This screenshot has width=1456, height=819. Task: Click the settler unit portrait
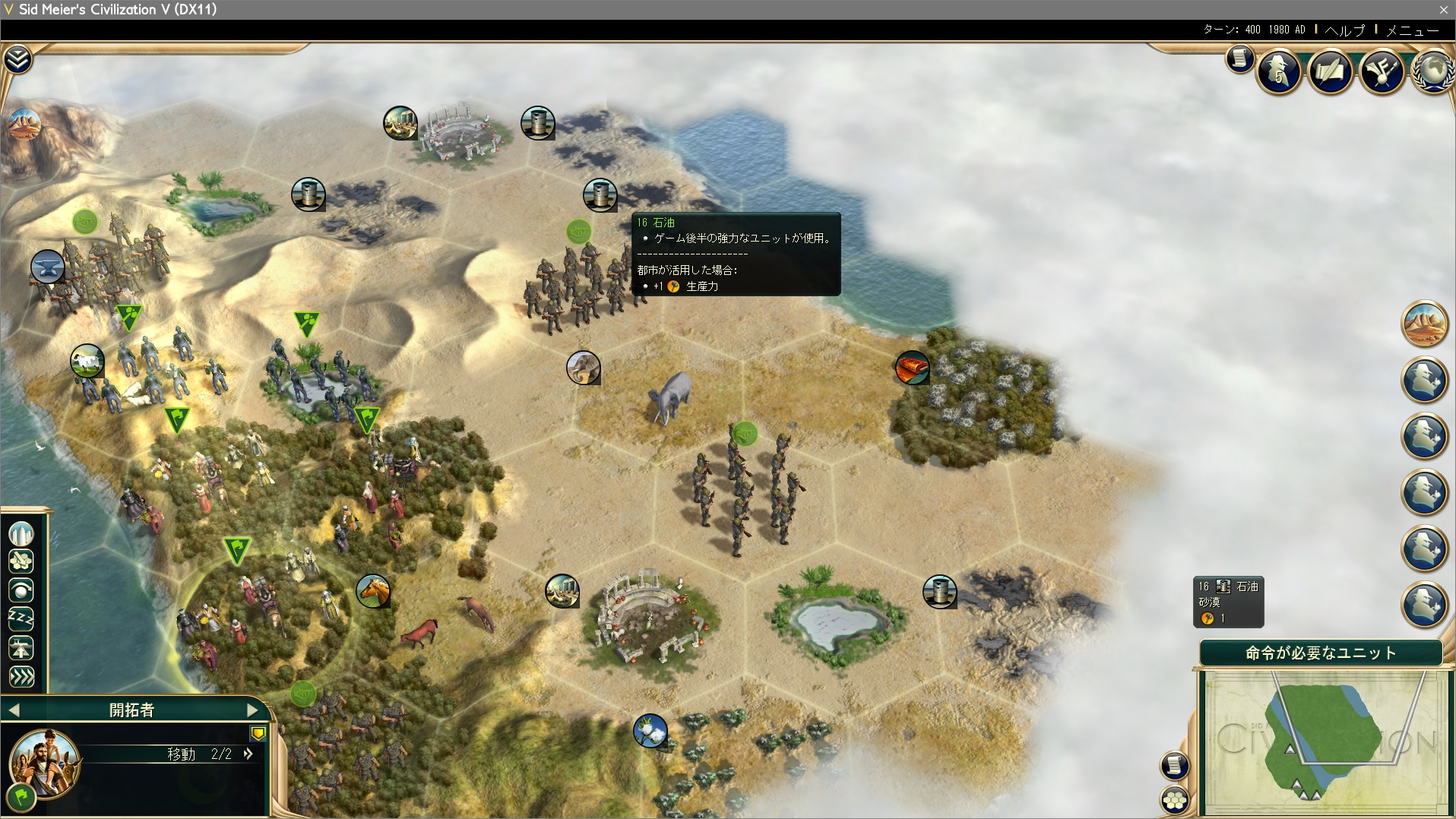(x=44, y=762)
